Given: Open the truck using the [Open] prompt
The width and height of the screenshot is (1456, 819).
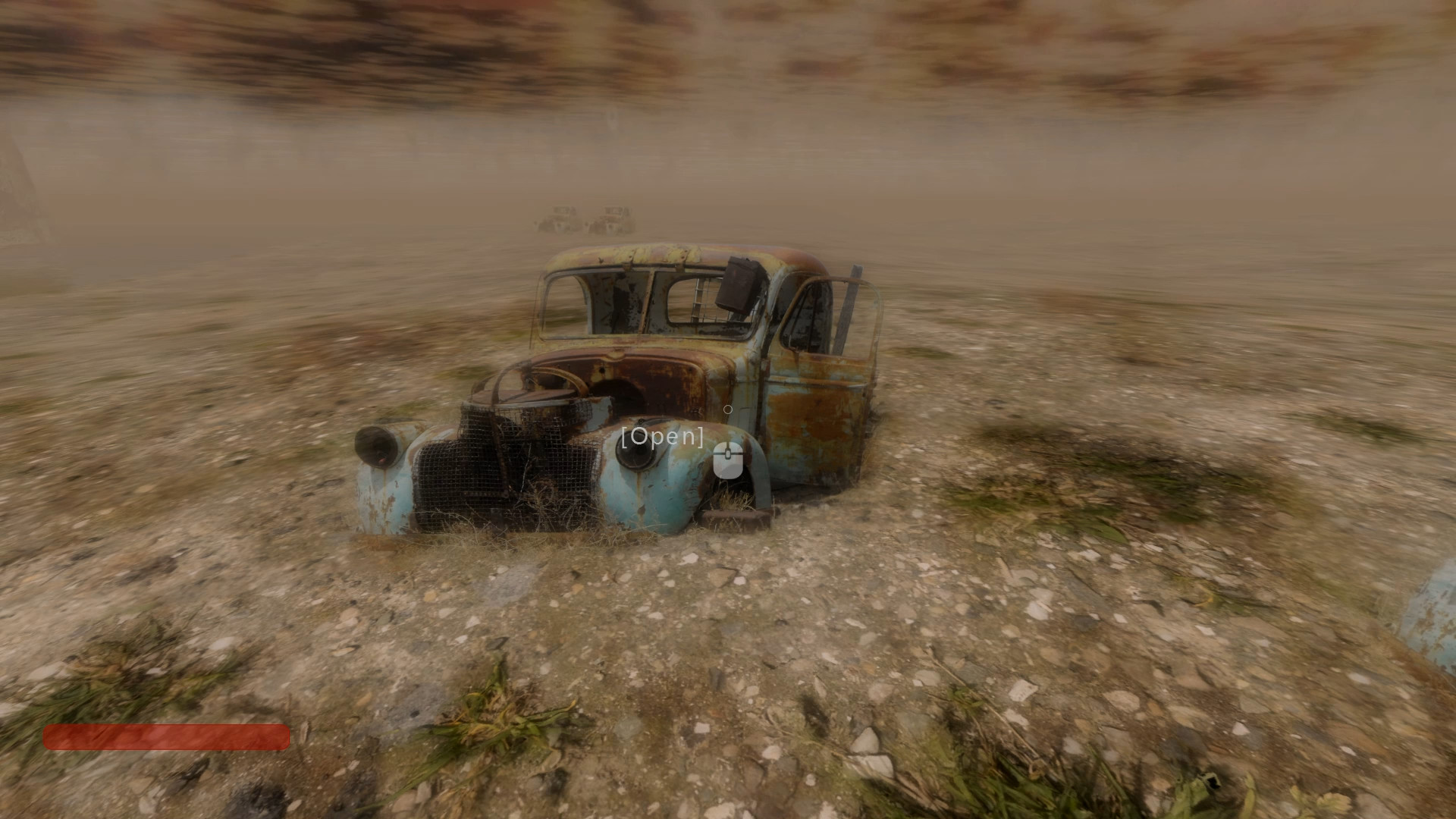Looking at the screenshot, I should tap(661, 436).
